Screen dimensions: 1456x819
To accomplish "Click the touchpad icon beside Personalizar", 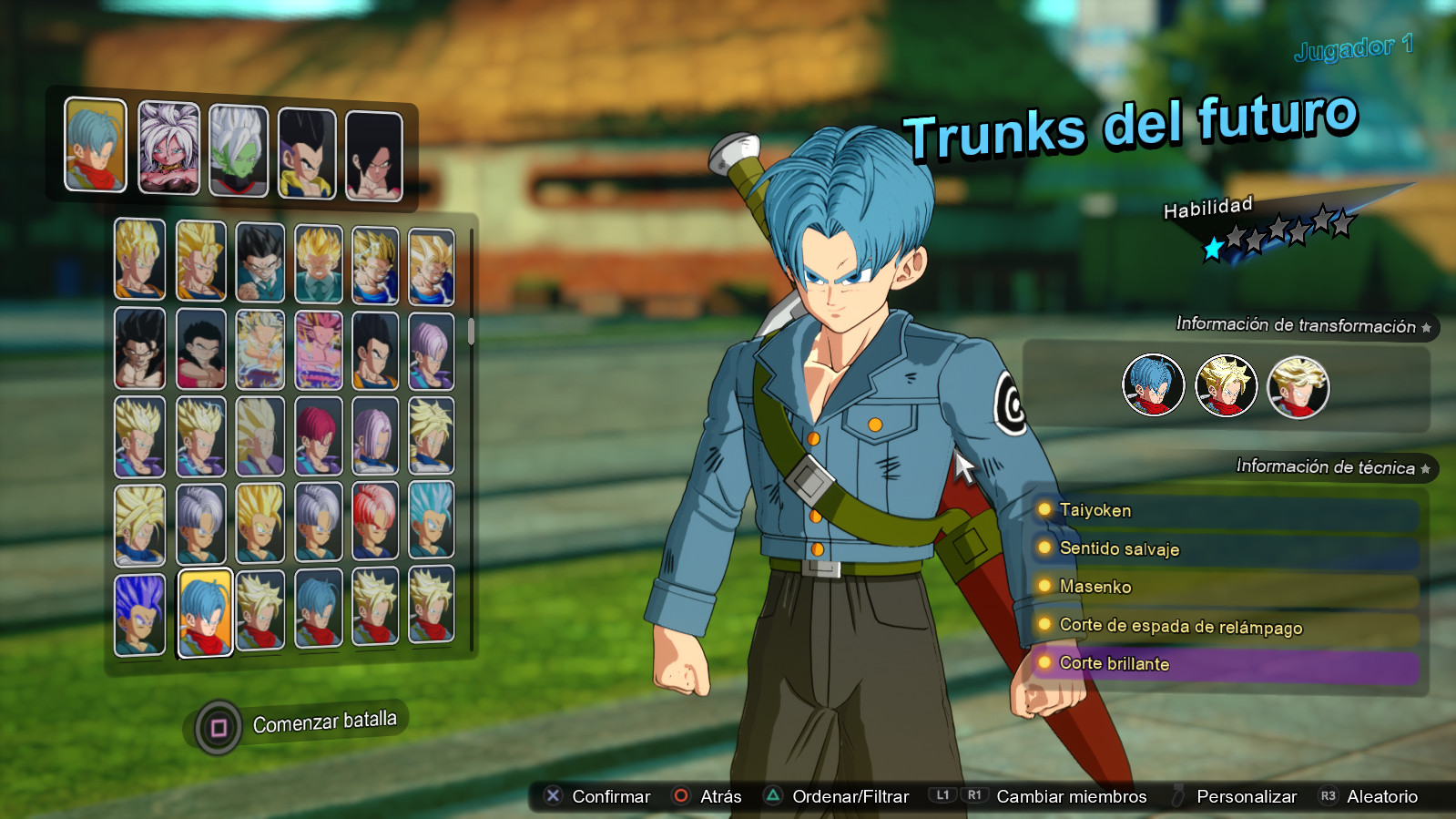I will click(1177, 793).
